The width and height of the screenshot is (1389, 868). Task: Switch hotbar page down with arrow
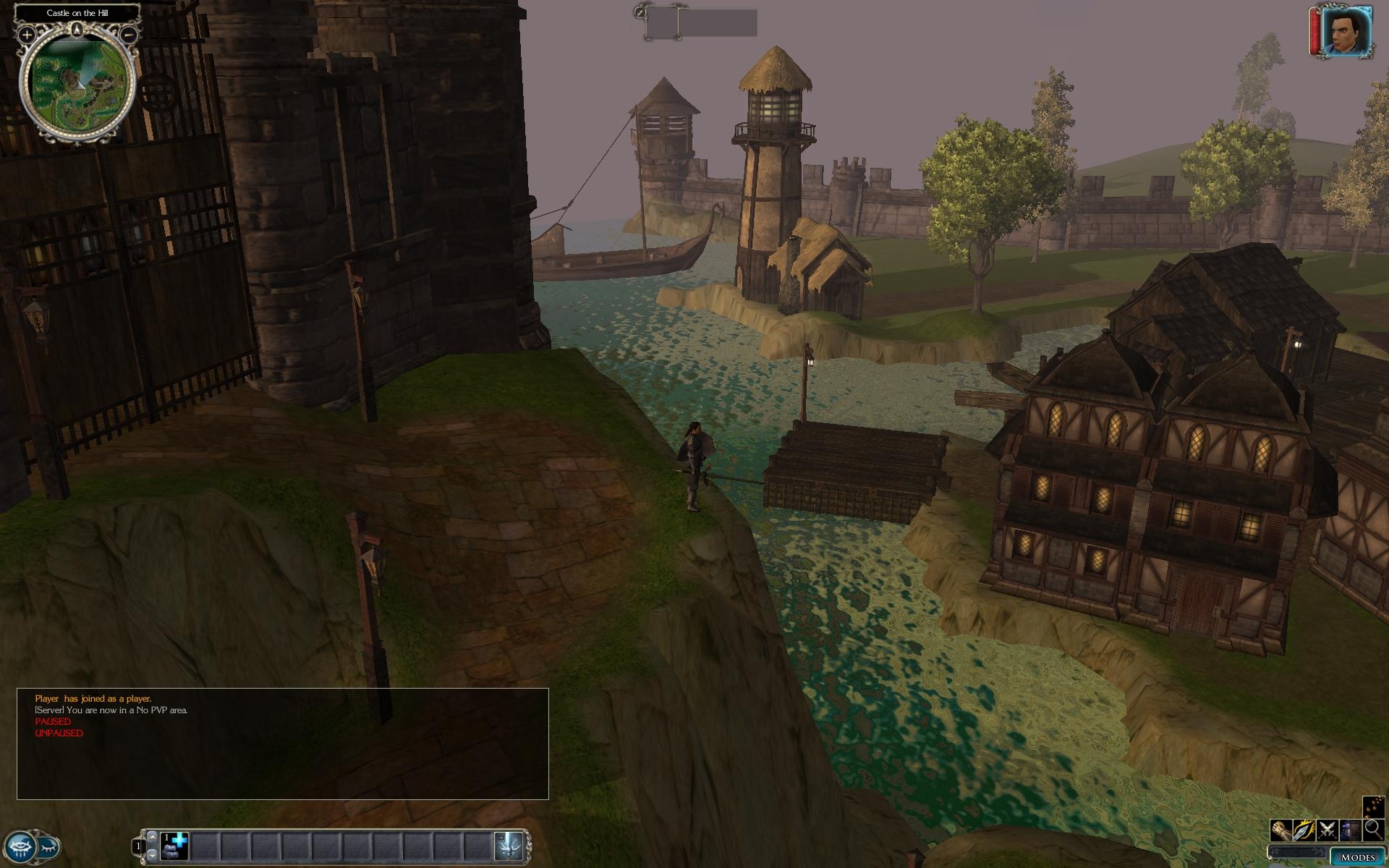click(152, 856)
